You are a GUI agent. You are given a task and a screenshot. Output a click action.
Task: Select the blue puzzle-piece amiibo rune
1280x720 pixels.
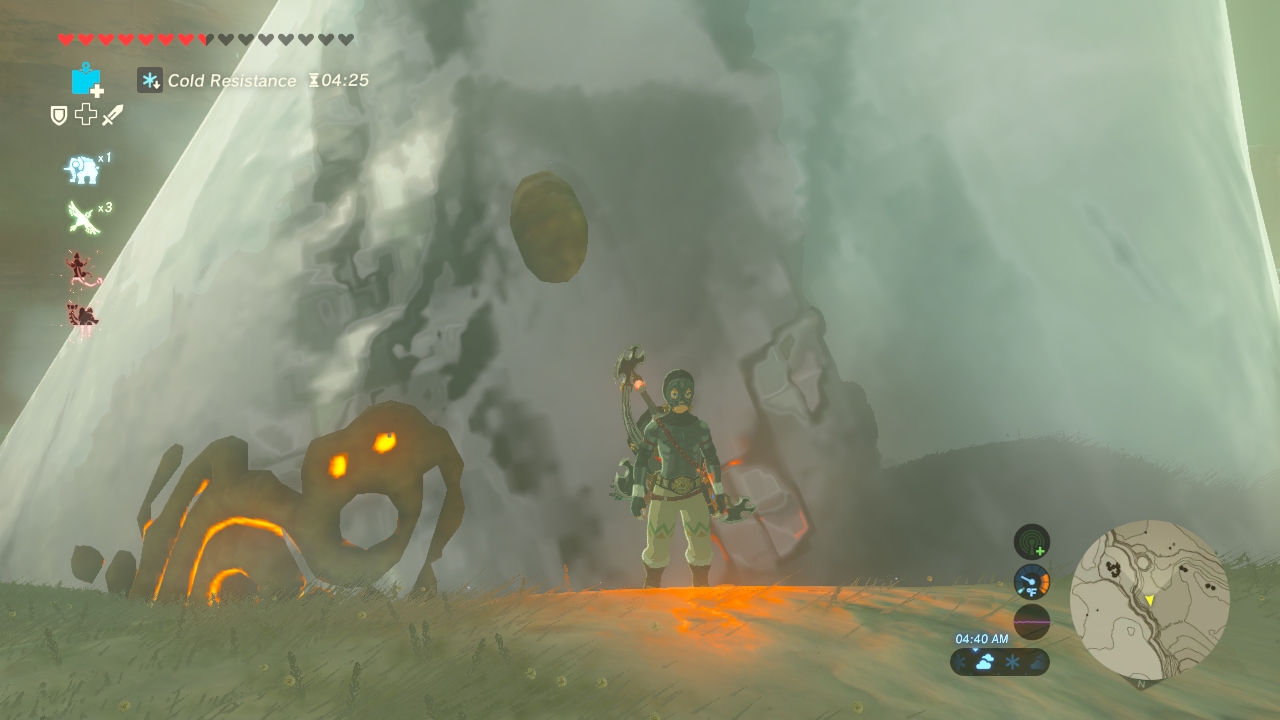pos(87,80)
